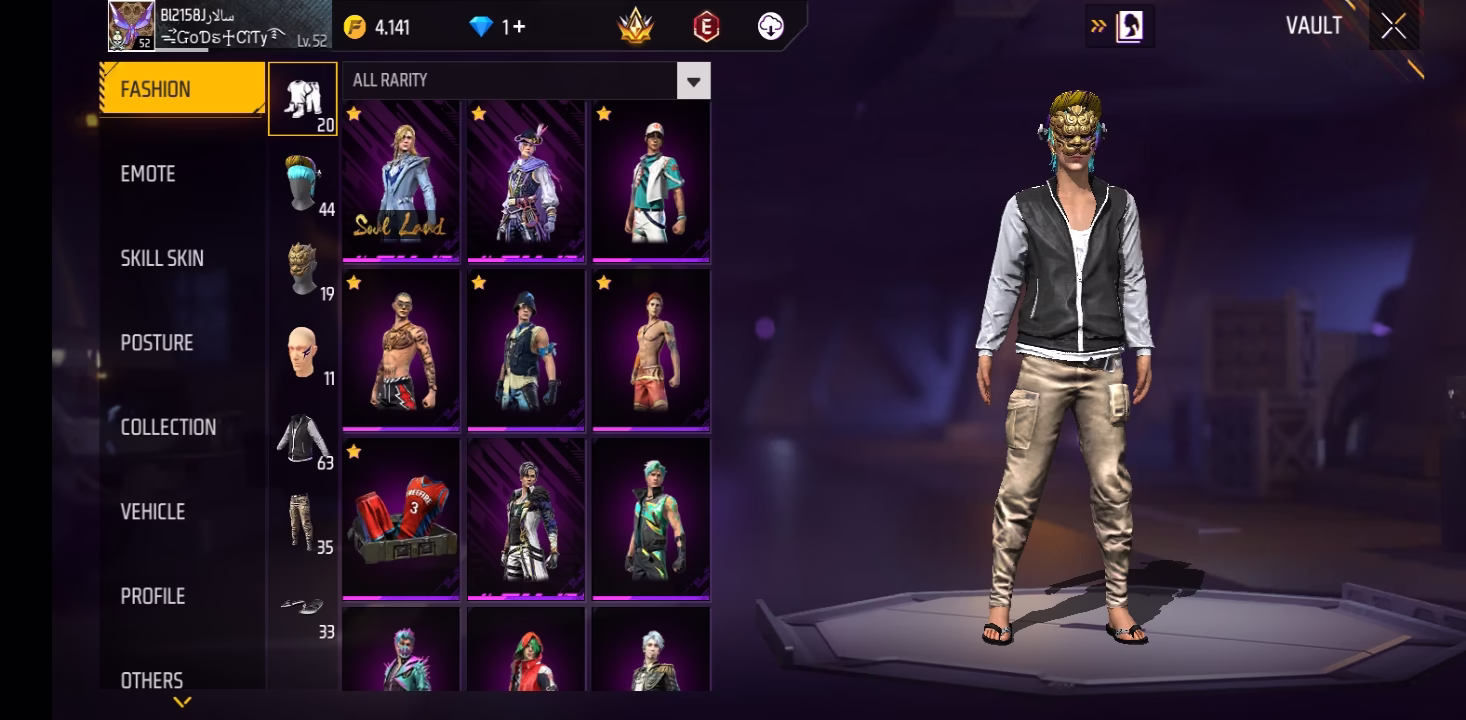Switch to the Profile category
The height and width of the screenshot is (720, 1466).
pyautogui.click(x=153, y=596)
